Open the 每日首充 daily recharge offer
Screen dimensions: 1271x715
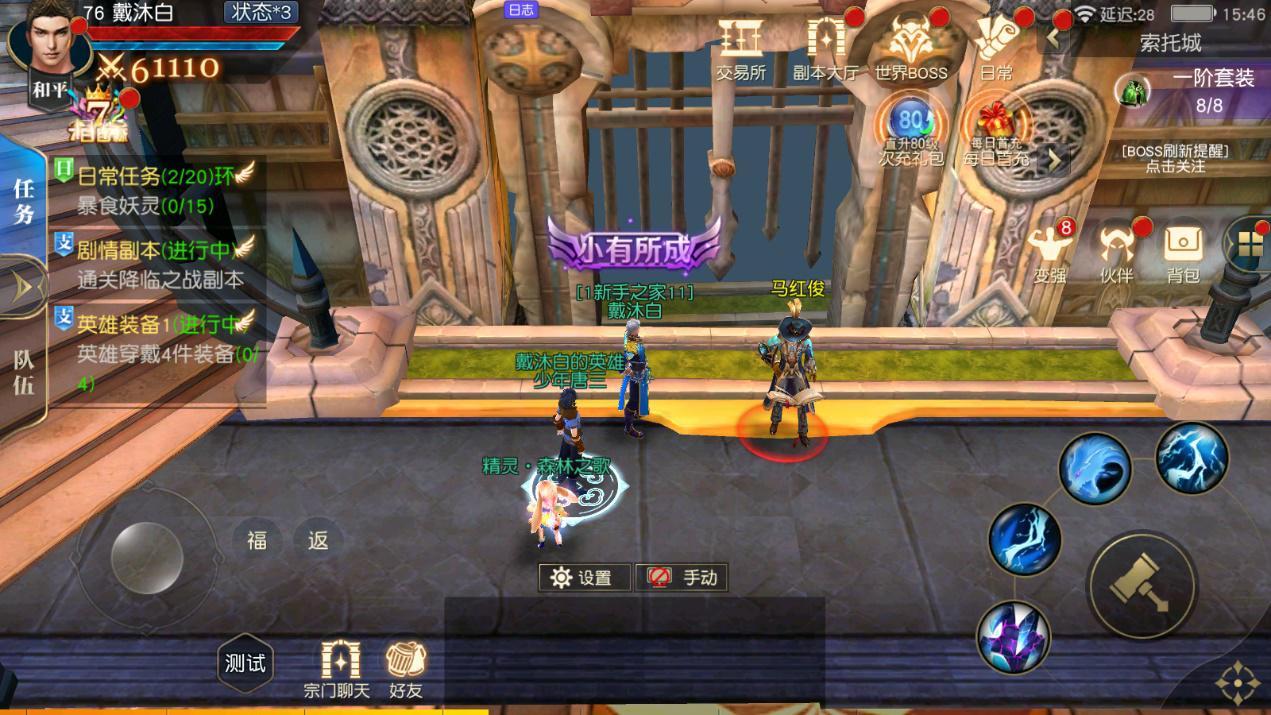tap(995, 130)
